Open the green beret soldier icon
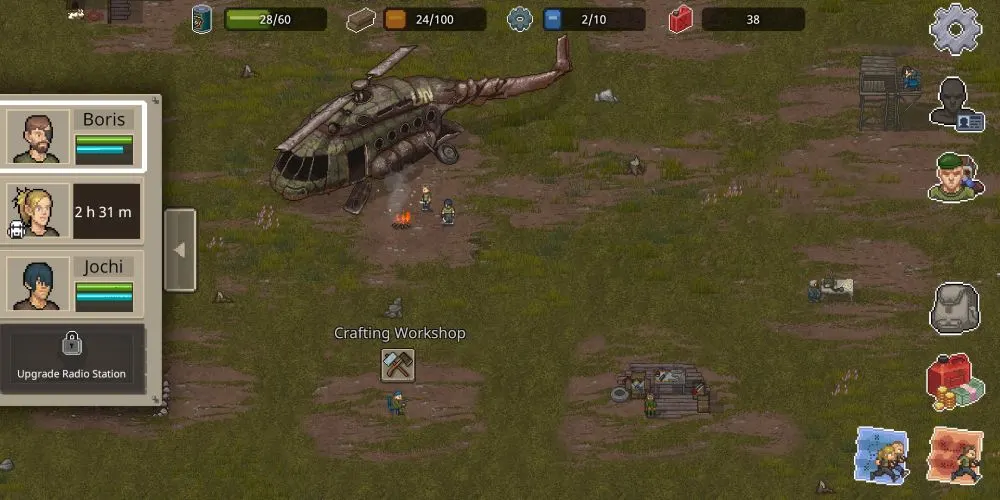The width and height of the screenshot is (1000, 500). click(954, 178)
